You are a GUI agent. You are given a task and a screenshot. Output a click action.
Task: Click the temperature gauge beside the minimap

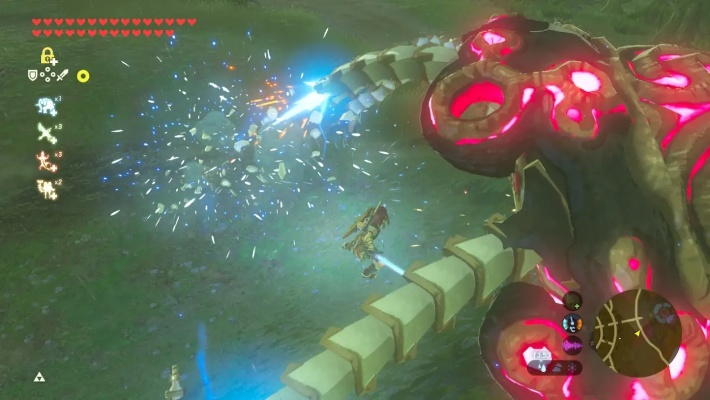[x=572, y=323]
